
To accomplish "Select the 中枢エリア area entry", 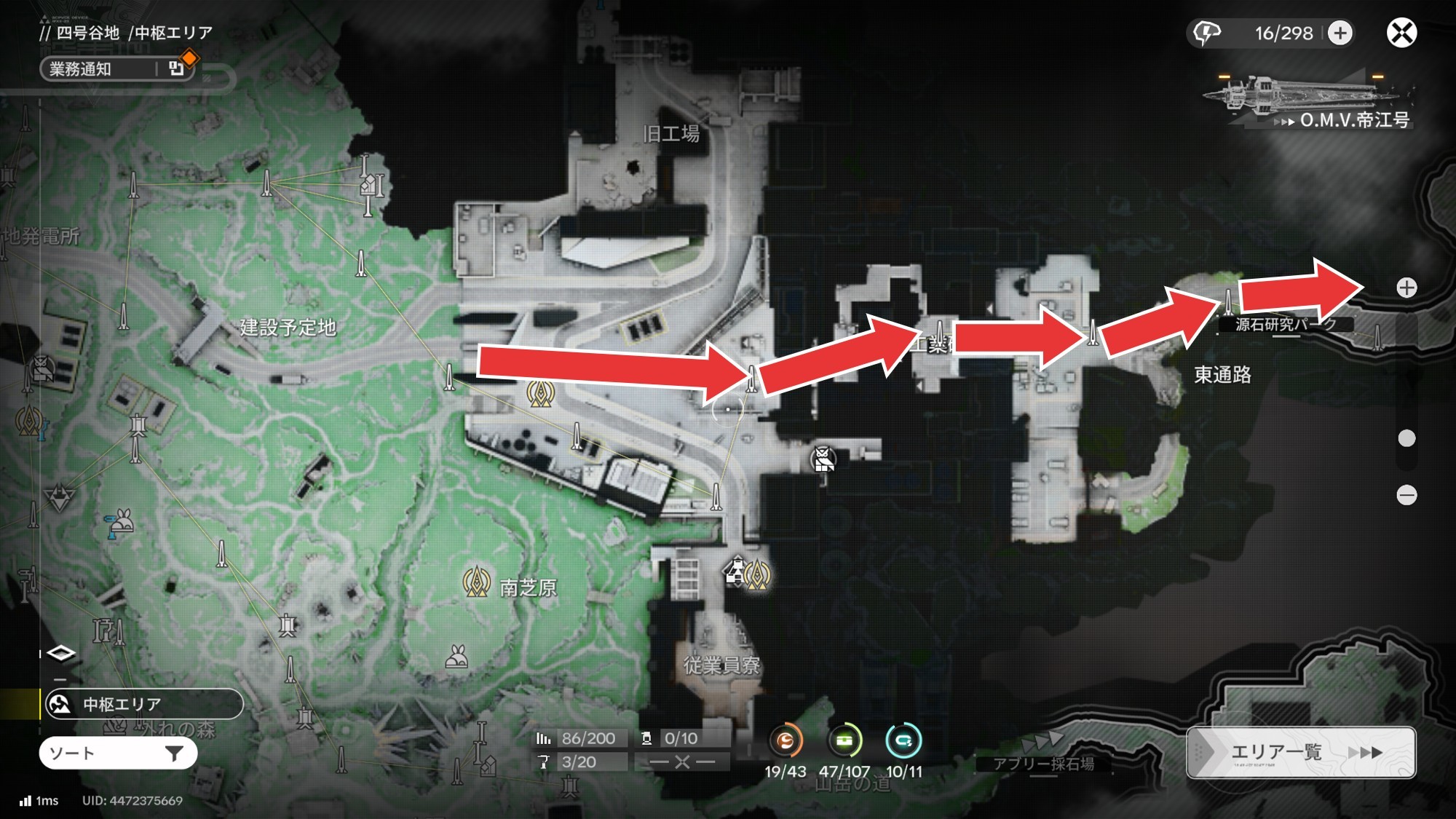I will 143,704.
